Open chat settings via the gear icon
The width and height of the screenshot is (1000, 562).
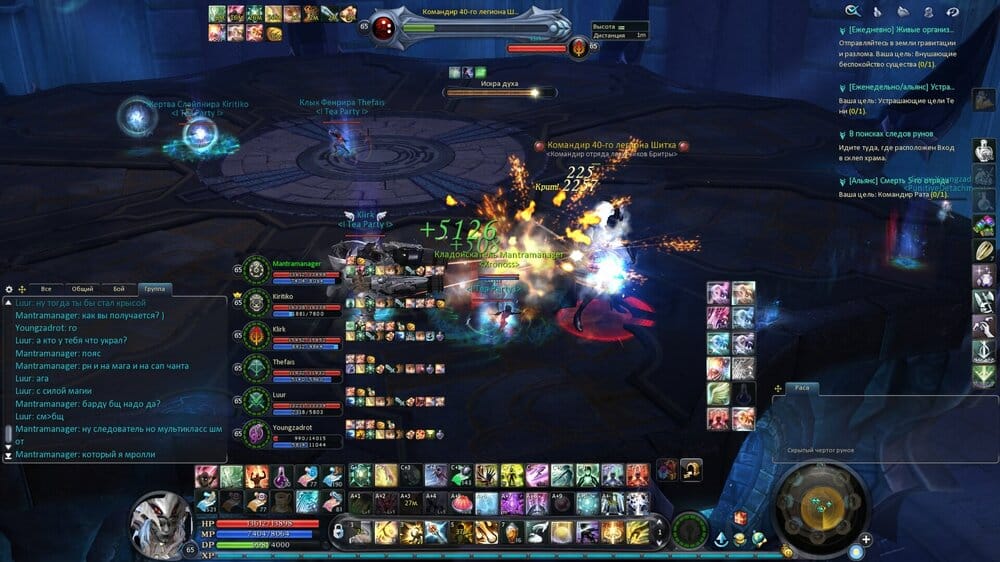coord(9,289)
